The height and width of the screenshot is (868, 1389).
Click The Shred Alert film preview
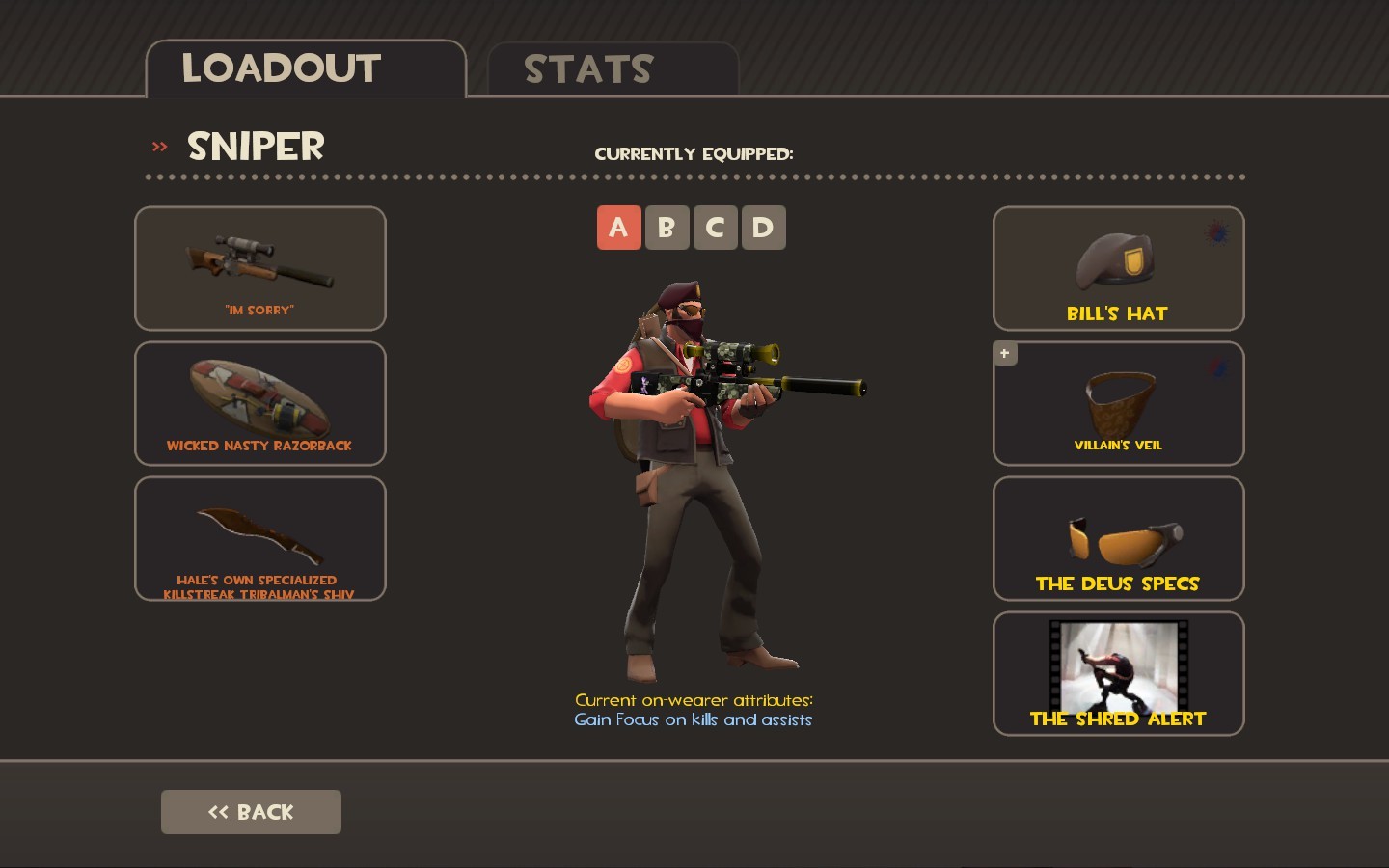(x=1117, y=664)
